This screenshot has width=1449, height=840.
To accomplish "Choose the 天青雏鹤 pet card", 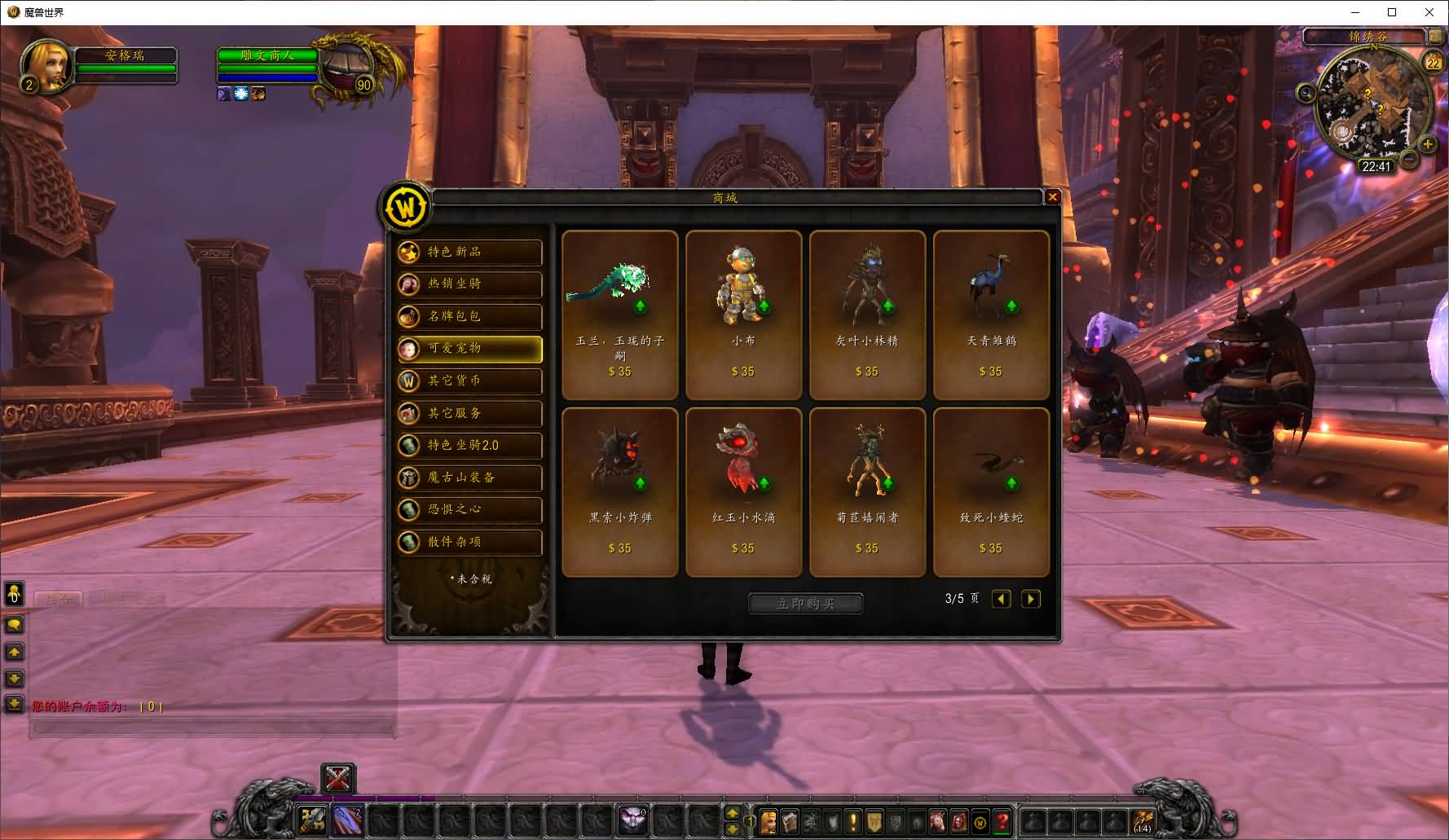I will (x=990, y=314).
